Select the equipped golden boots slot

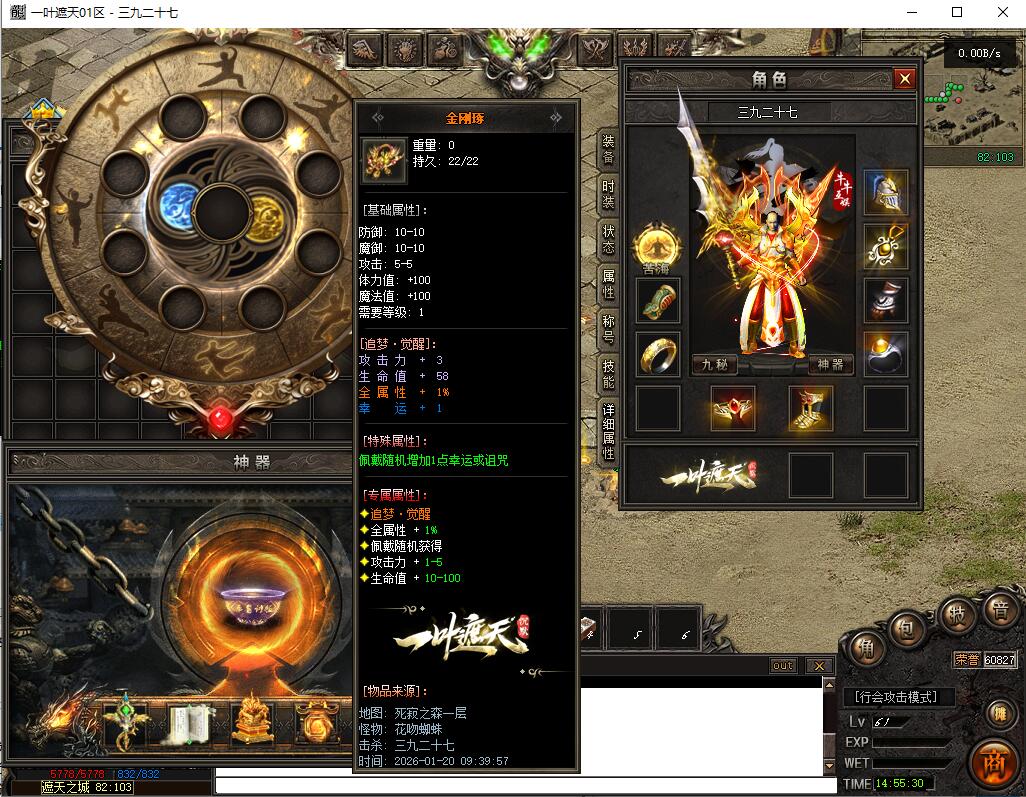coord(811,408)
